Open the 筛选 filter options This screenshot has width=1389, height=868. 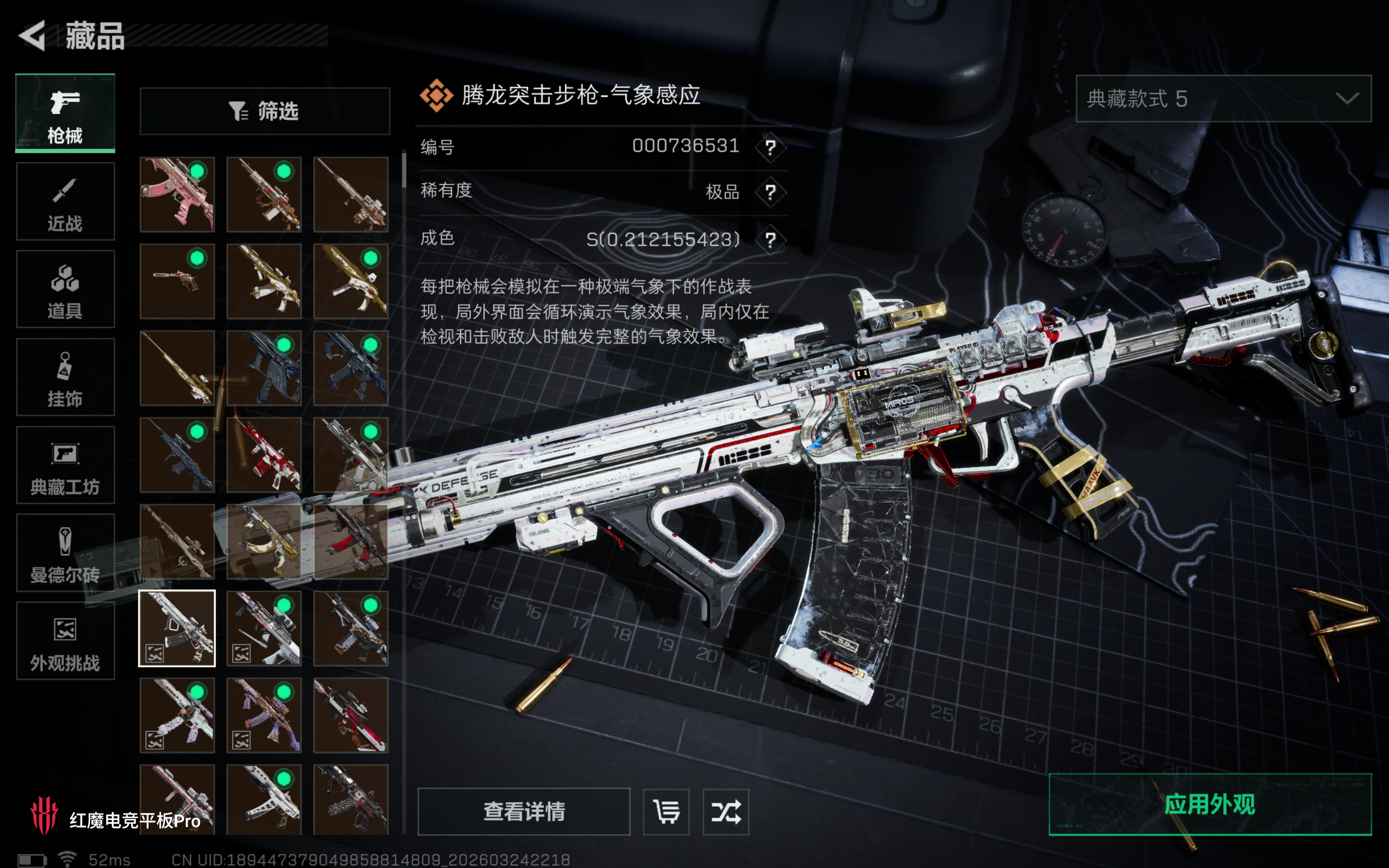click(265, 111)
